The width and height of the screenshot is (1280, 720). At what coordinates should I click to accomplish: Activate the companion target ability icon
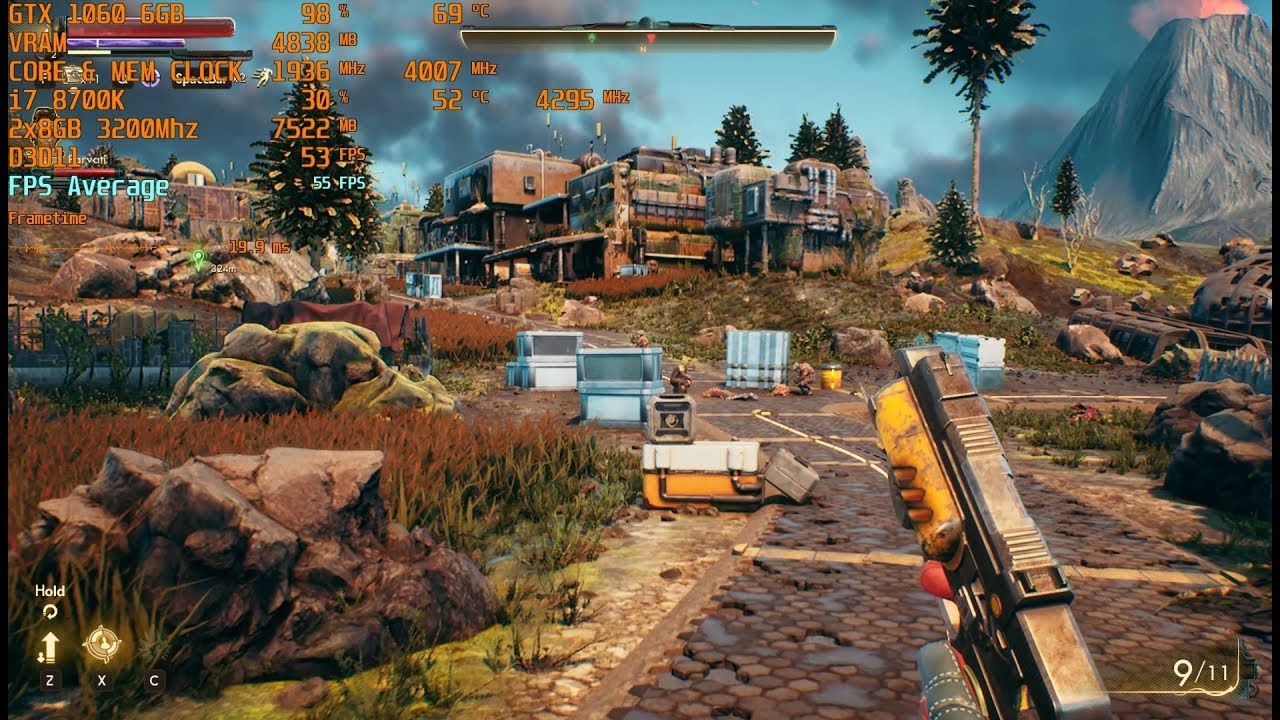101,645
